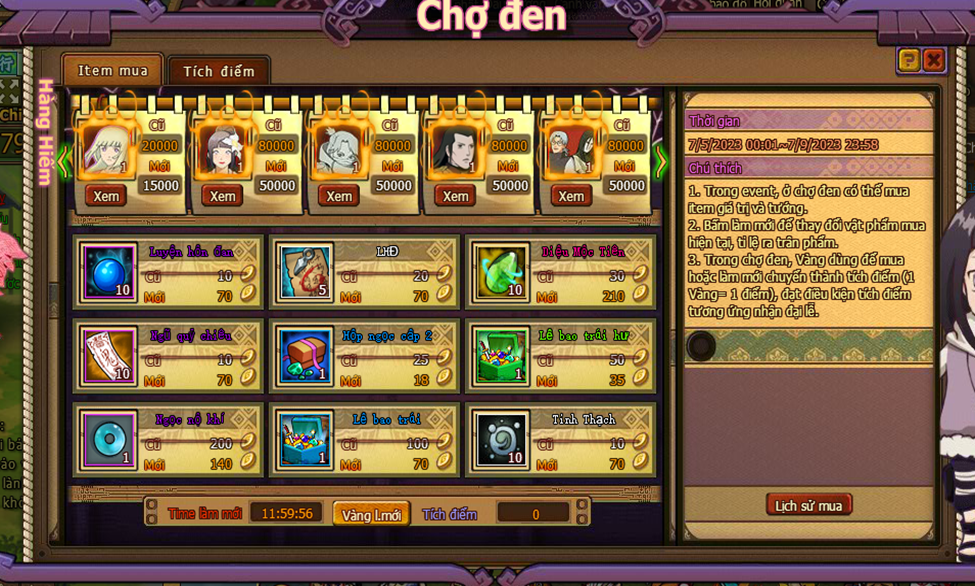Refresh the shop with Vàng l.mới button
This screenshot has width=975, height=586.
pos(371,514)
